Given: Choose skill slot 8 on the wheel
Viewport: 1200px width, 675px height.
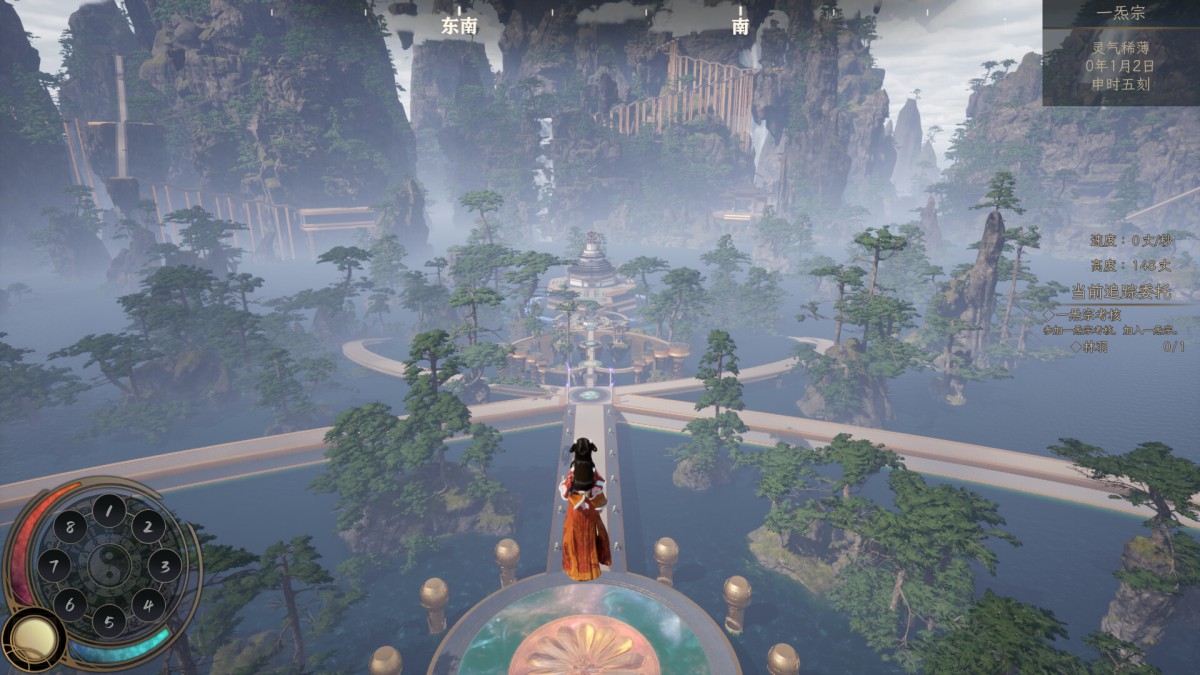Looking at the screenshot, I should [69, 526].
